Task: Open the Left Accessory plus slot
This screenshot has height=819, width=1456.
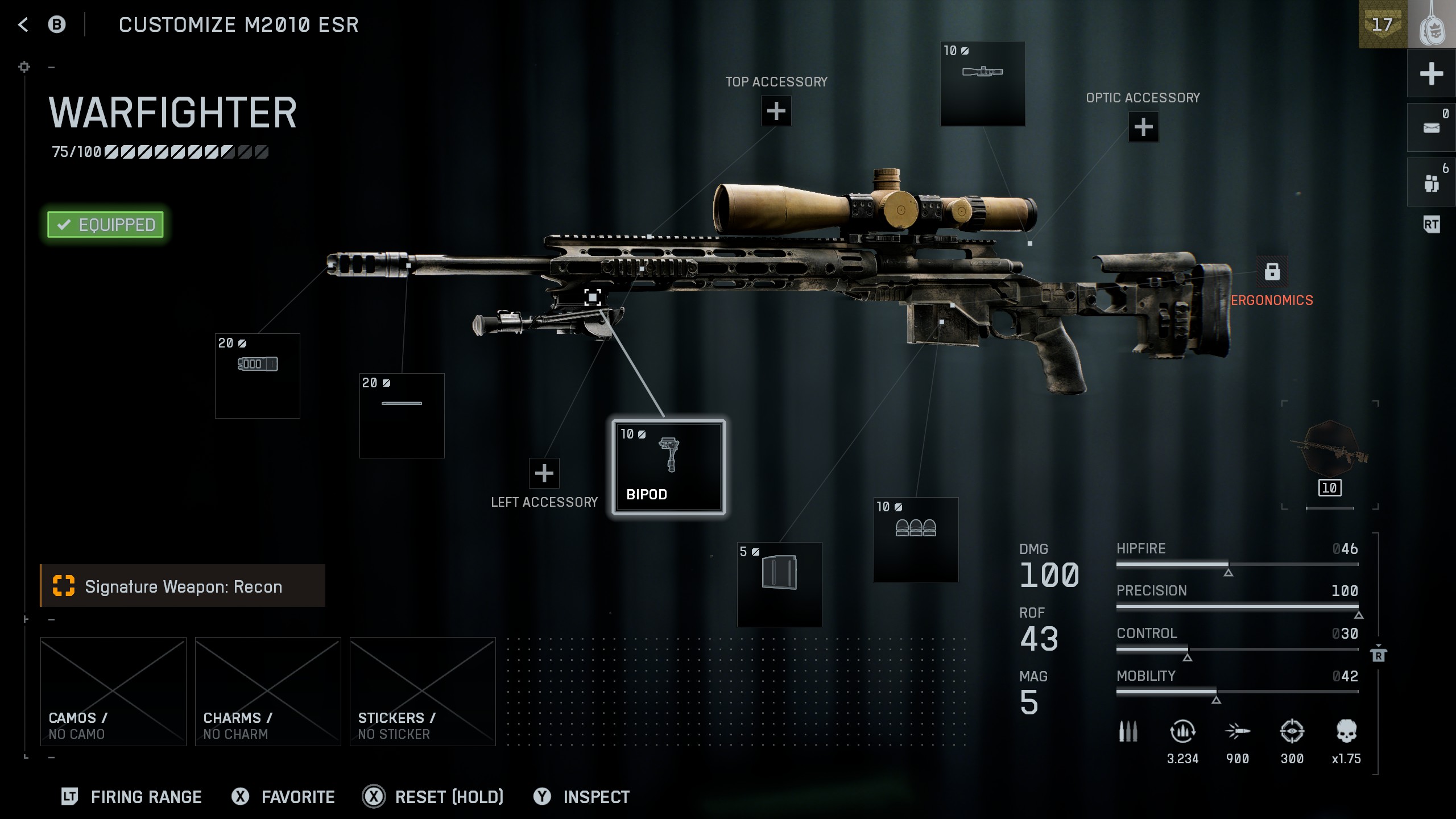Action: coord(544,473)
